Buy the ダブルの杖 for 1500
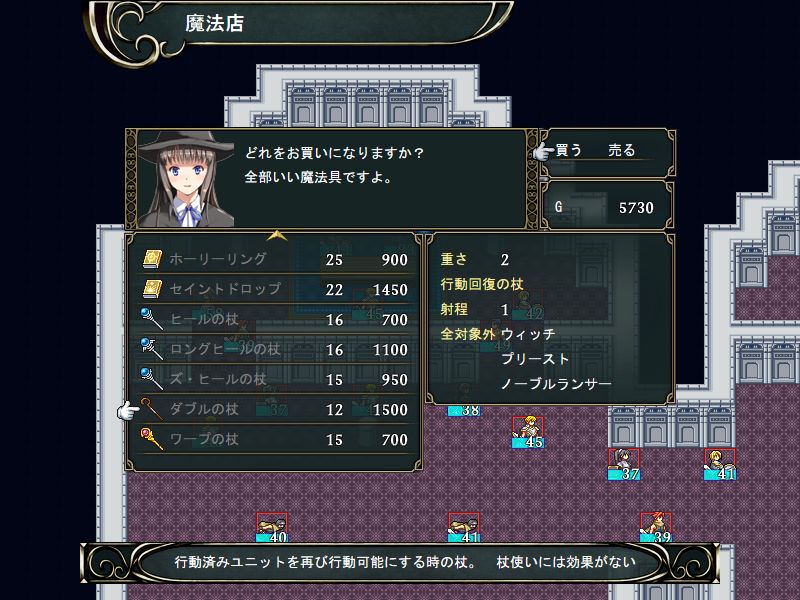 pyautogui.click(x=274, y=410)
